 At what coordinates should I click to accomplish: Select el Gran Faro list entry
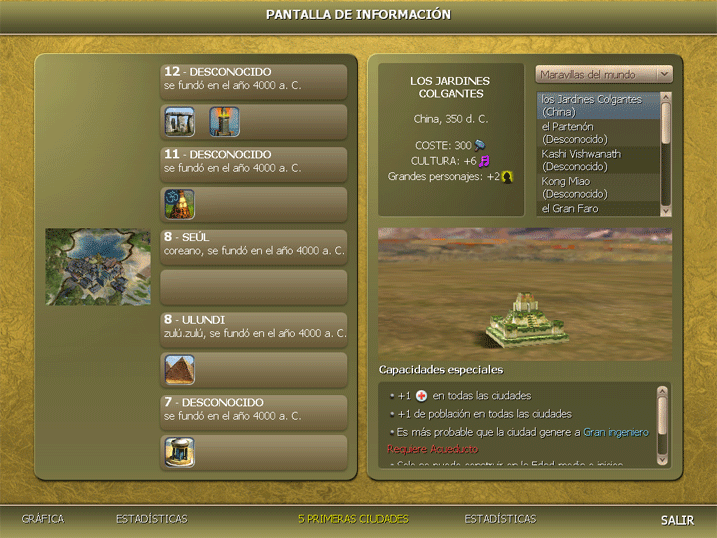pyautogui.click(x=597, y=208)
